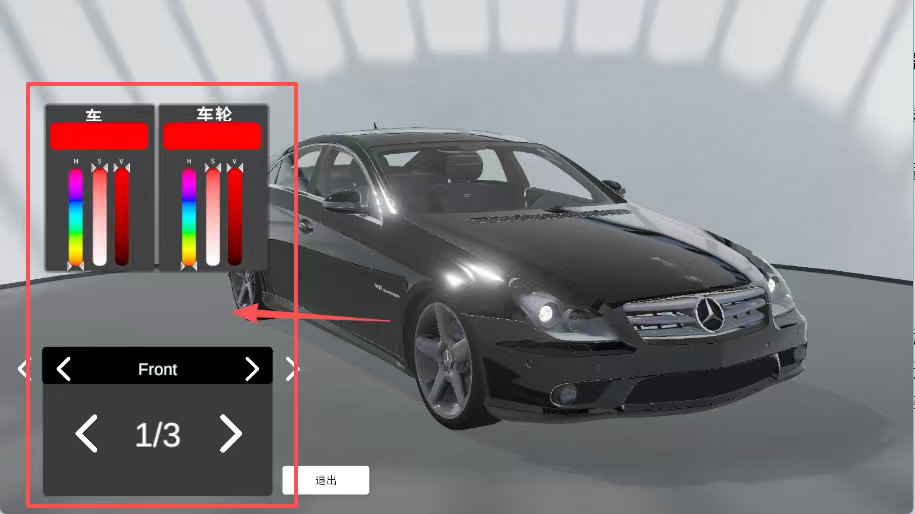
Task: Click the hue slider in the 车 panel
Action: 76,216
